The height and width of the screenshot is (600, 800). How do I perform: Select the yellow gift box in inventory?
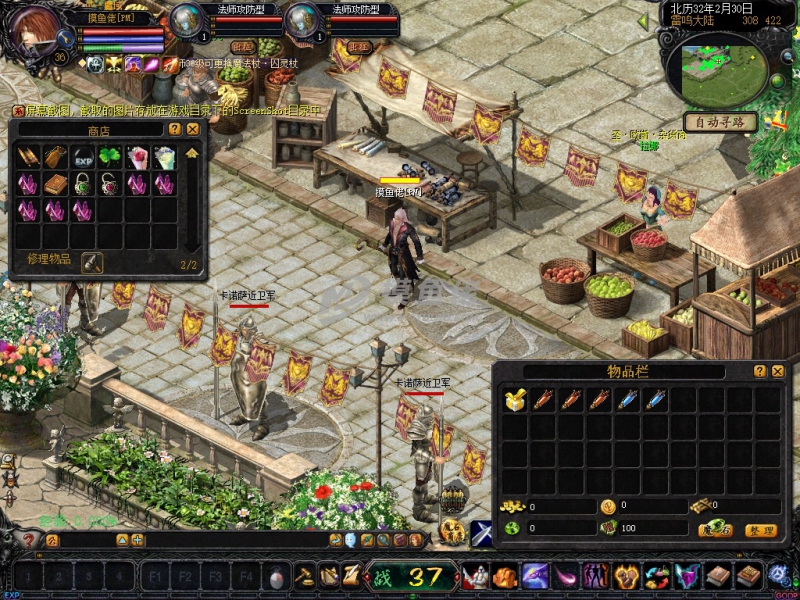(x=513, y=399)
